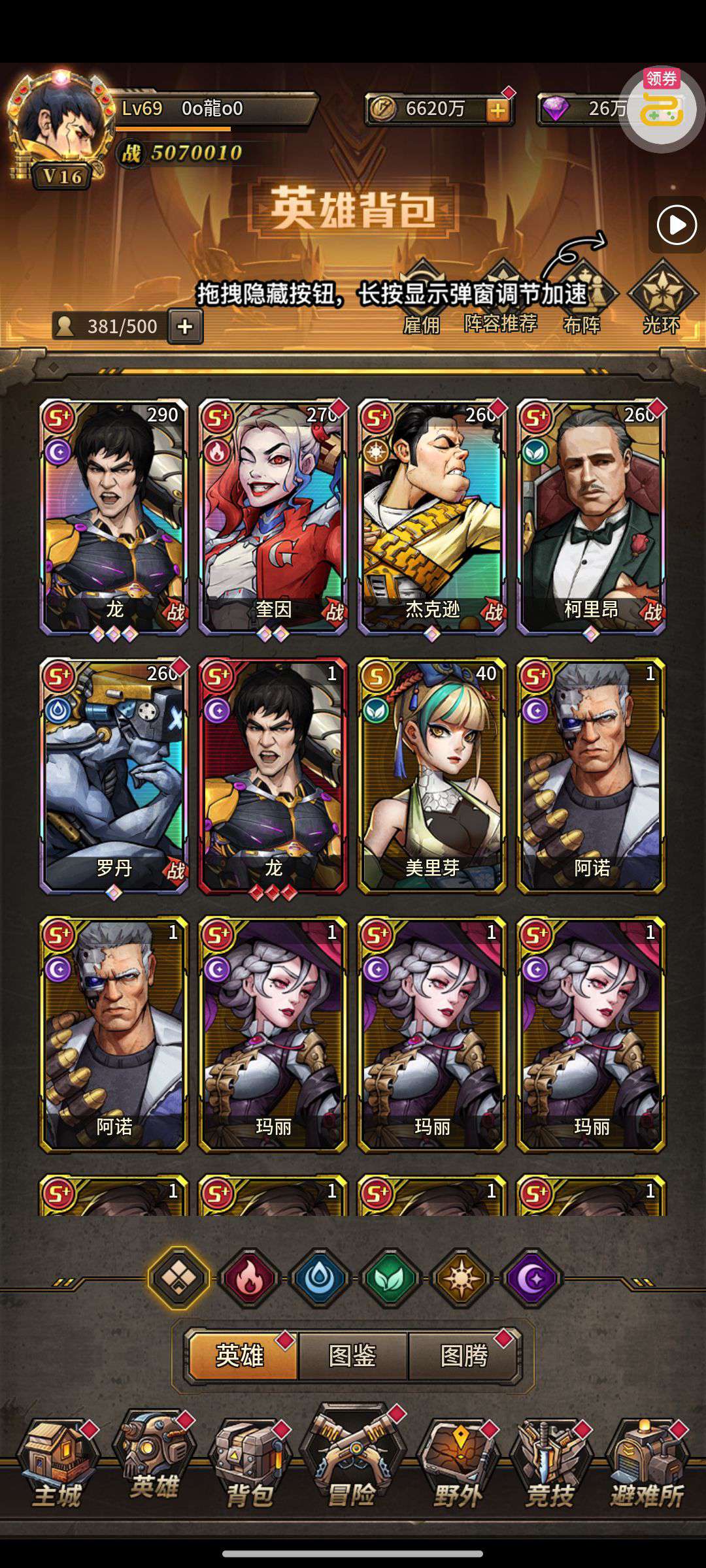Choose the 杰克逊 hero card
706x1568 pixels.
click(x=432, y=516)
